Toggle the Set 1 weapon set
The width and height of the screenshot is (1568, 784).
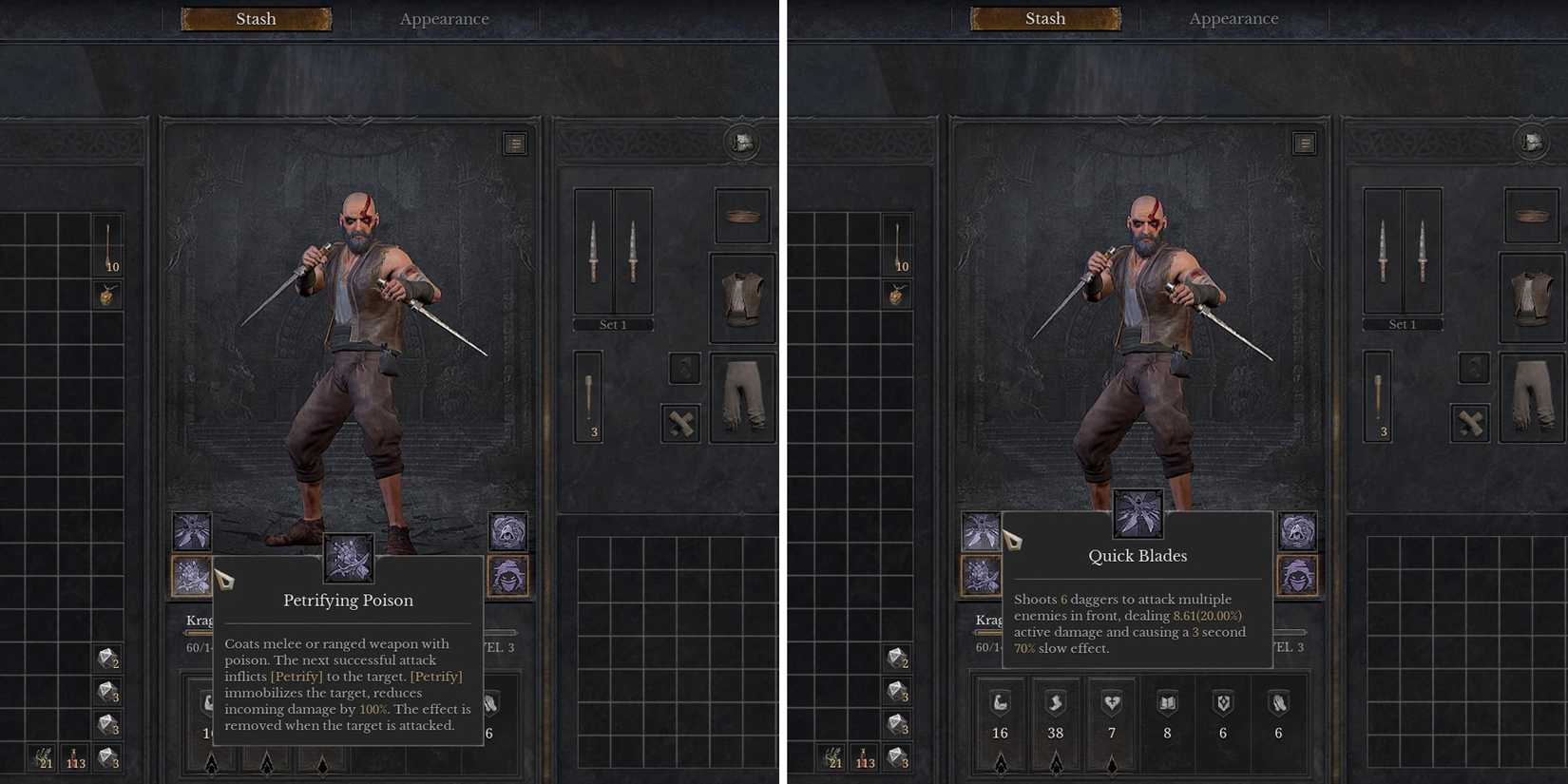pos(613,324)
